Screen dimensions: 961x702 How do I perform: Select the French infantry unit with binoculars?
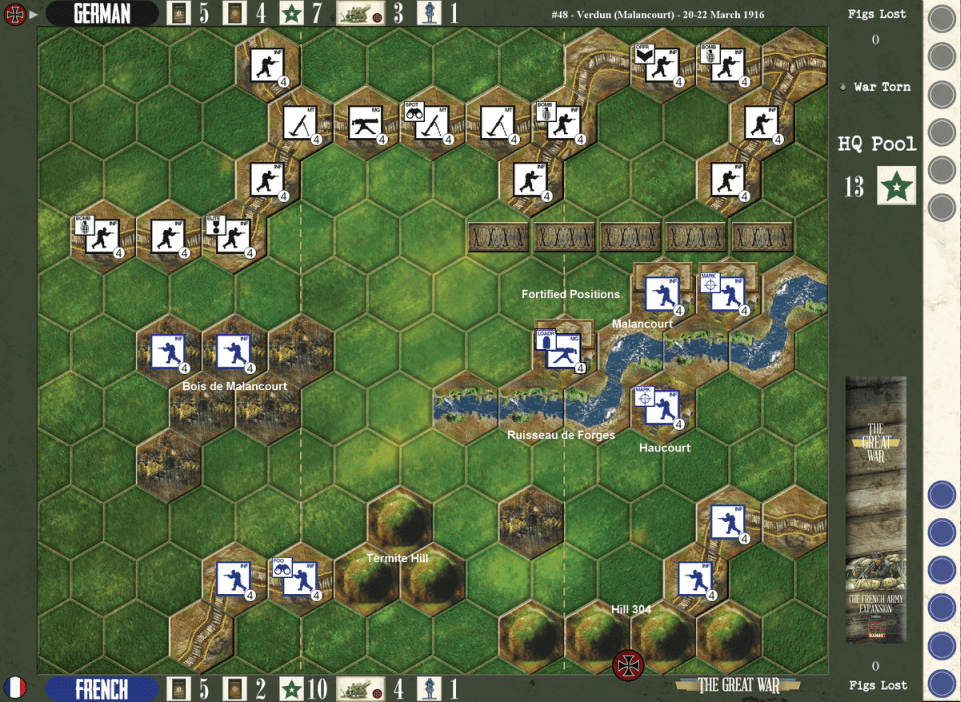pyautogui.click(x=300, y=578)
